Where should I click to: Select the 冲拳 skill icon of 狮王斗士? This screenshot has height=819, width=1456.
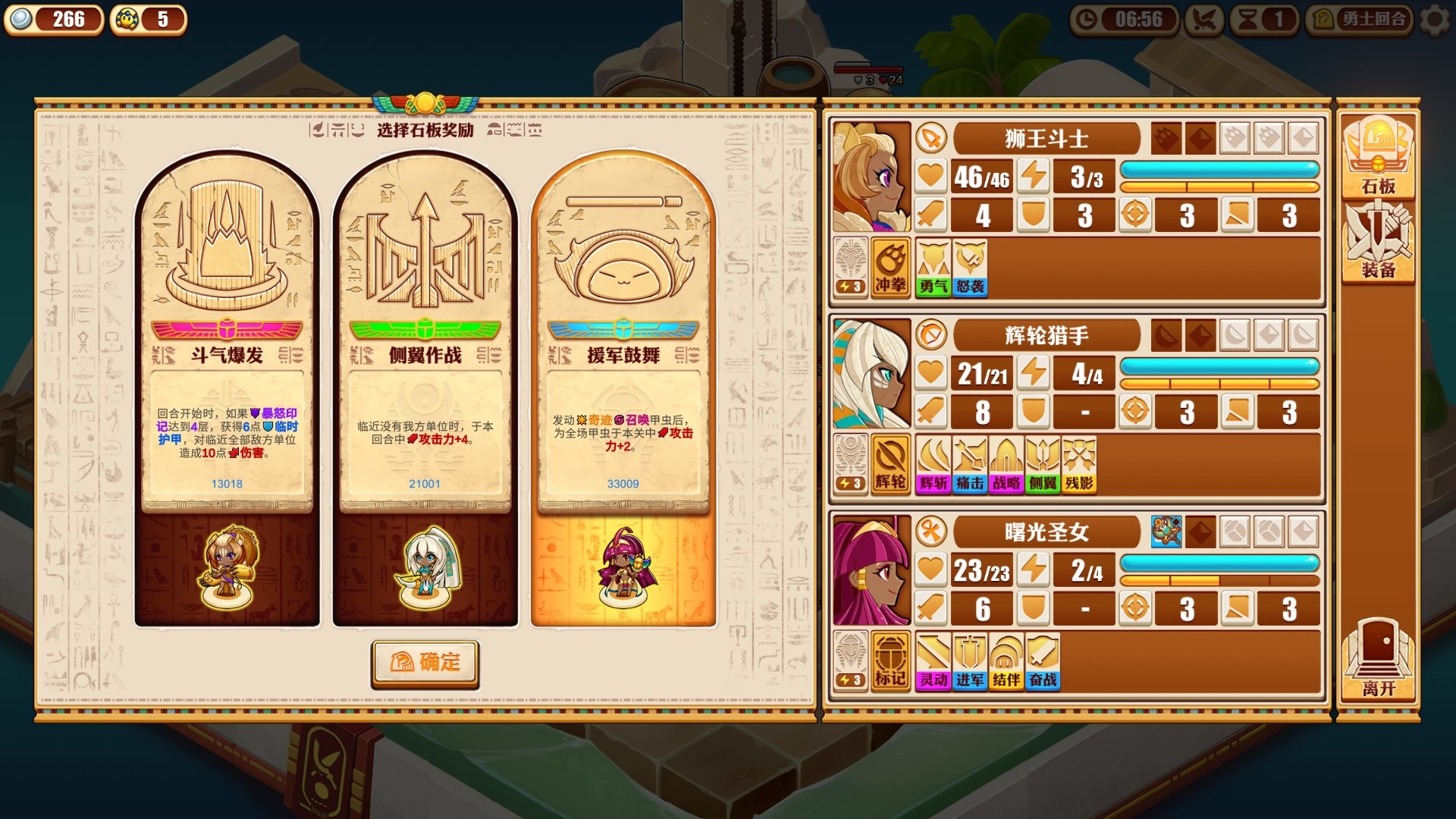click(x=890, y=269)
